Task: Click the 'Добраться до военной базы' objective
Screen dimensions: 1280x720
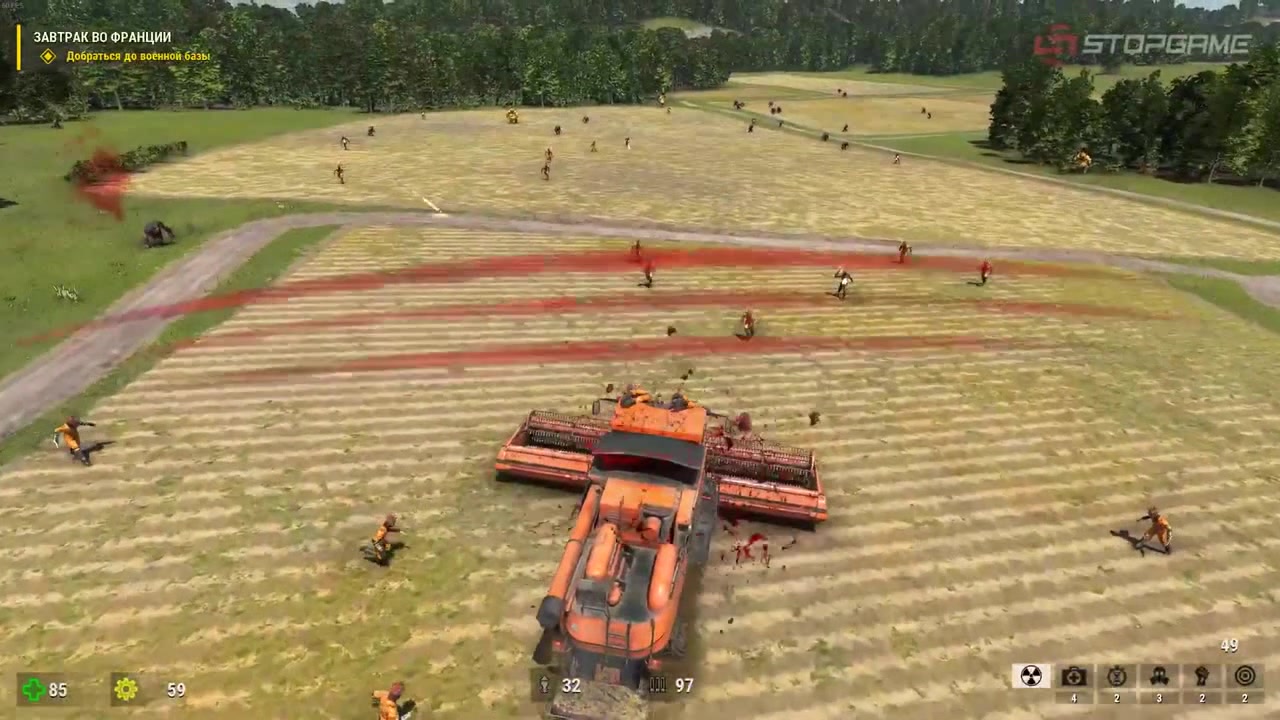Action: [x=138, y=56]
